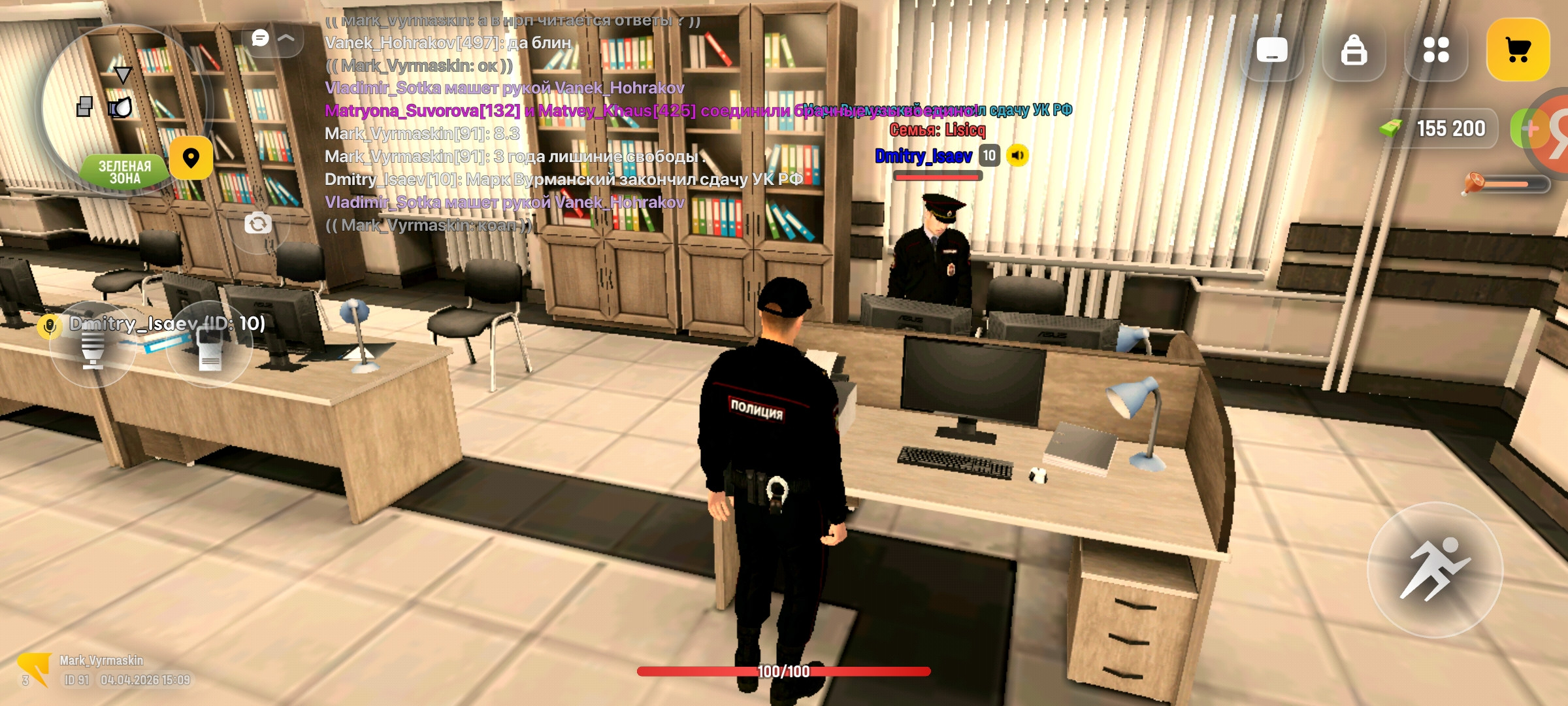Tap the 155 200 money balance display
The image size is (1568, 706).
pyautogui.click(x=1453, y=128)
